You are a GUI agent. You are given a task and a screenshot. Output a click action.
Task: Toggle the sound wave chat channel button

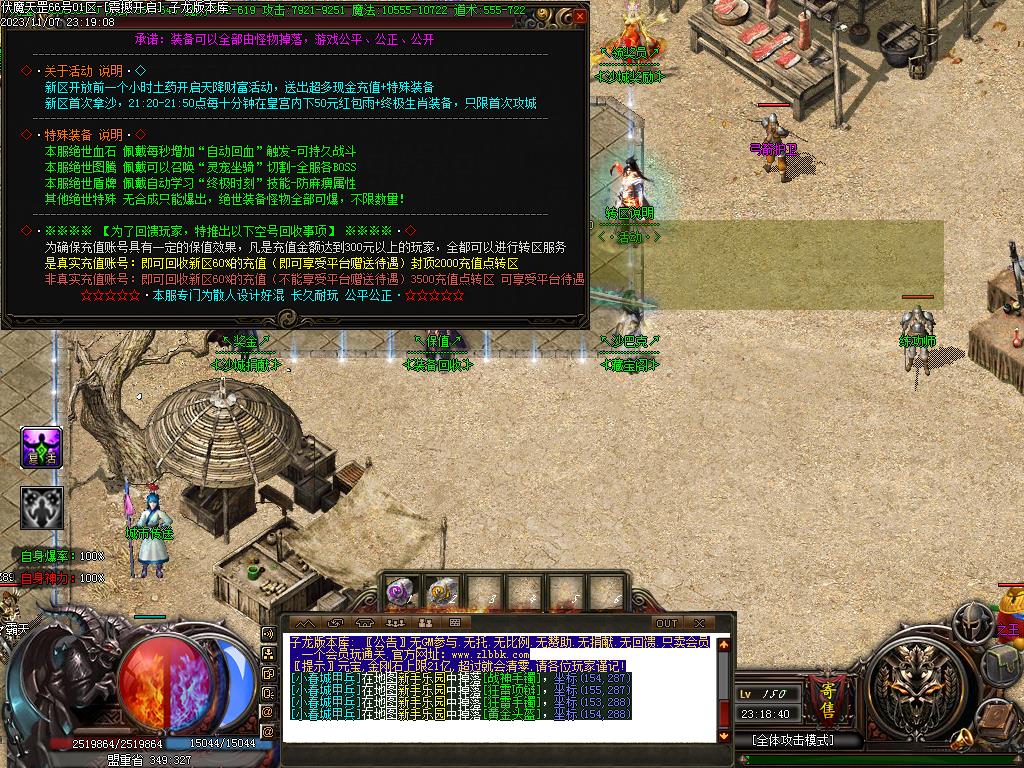tap(268, 633)
